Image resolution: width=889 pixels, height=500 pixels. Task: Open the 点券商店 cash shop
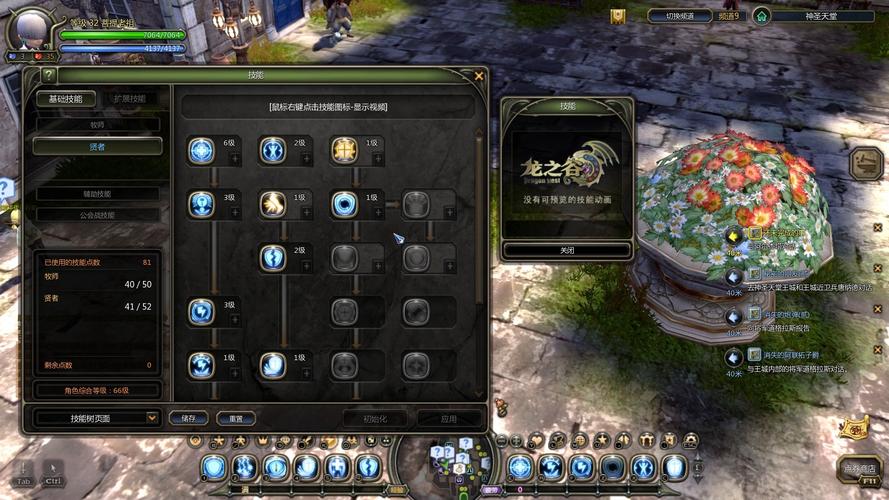pyautogui.click(x=860, y=468)
